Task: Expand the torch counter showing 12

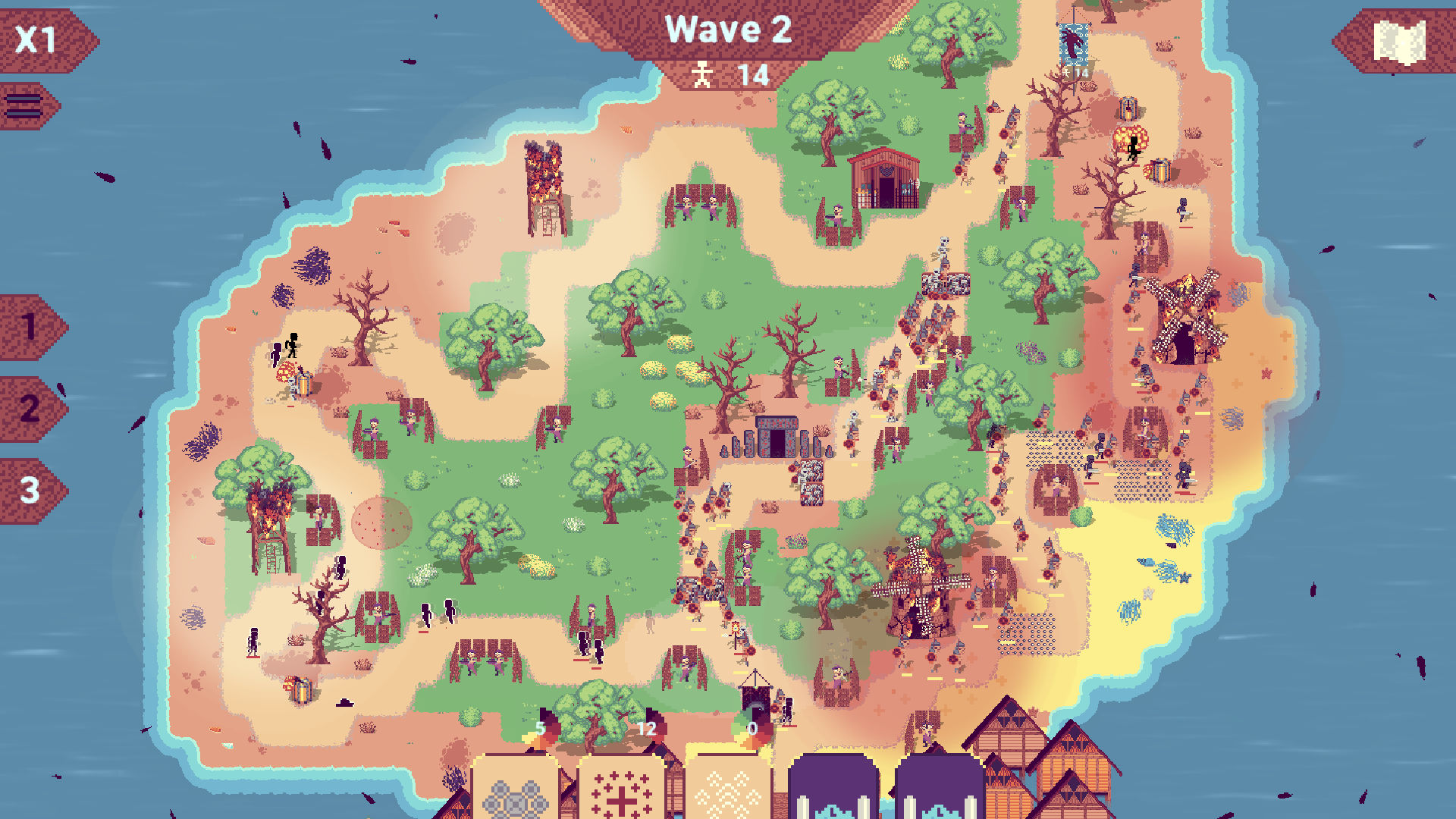Action: (645, 726)
